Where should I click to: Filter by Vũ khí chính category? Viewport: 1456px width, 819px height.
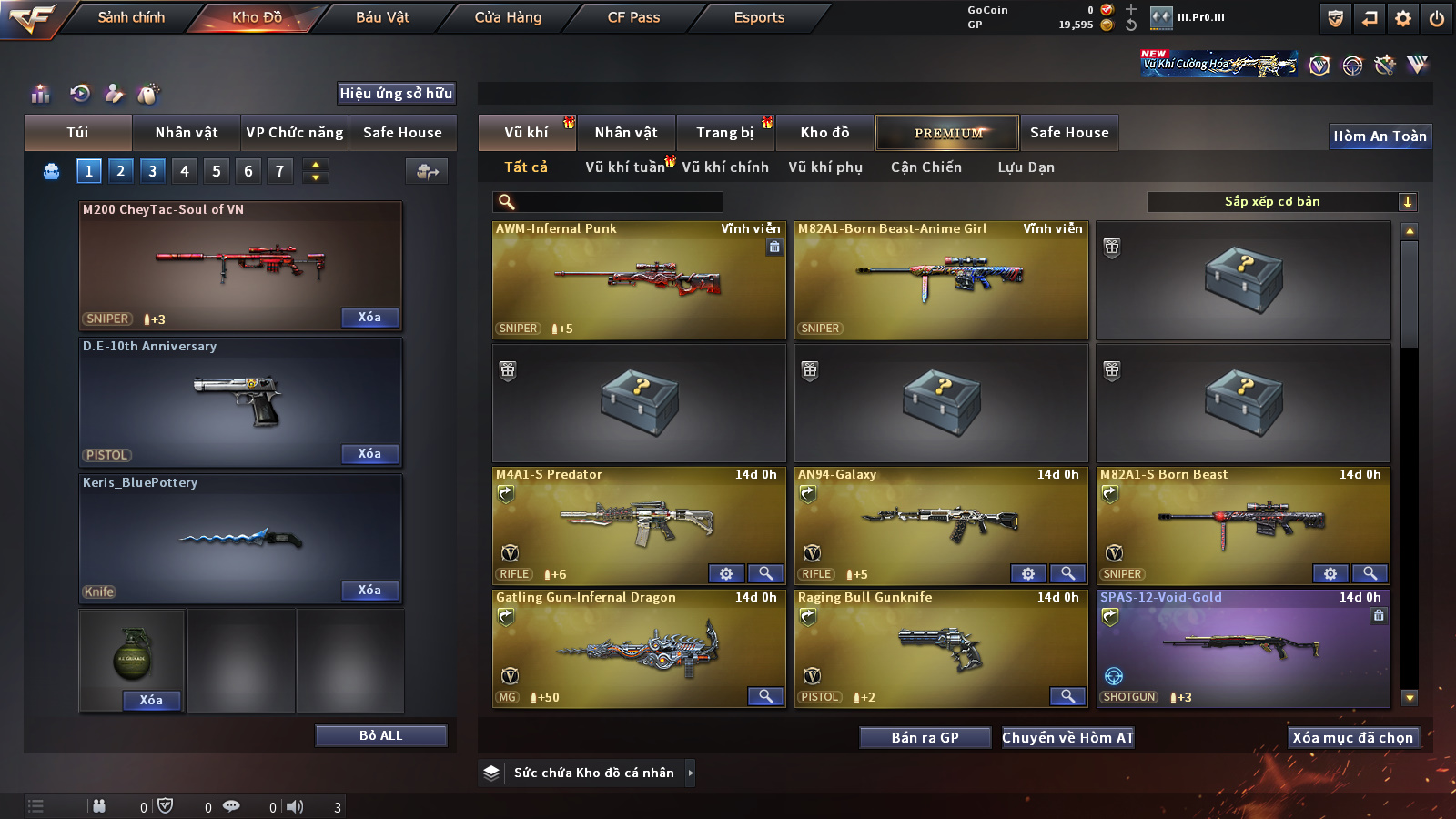coord(725,167)
